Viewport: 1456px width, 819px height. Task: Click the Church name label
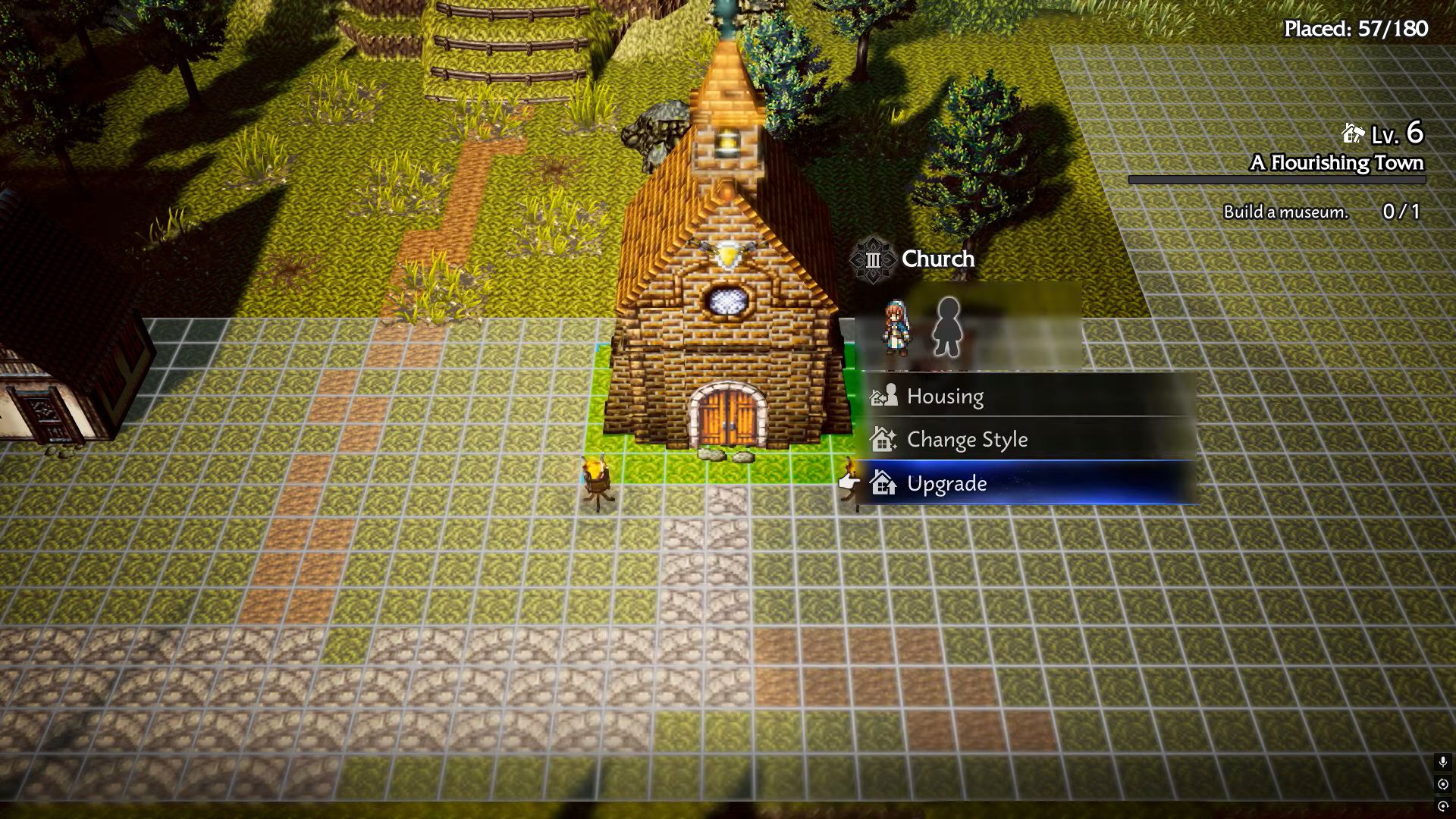(937, 259)
